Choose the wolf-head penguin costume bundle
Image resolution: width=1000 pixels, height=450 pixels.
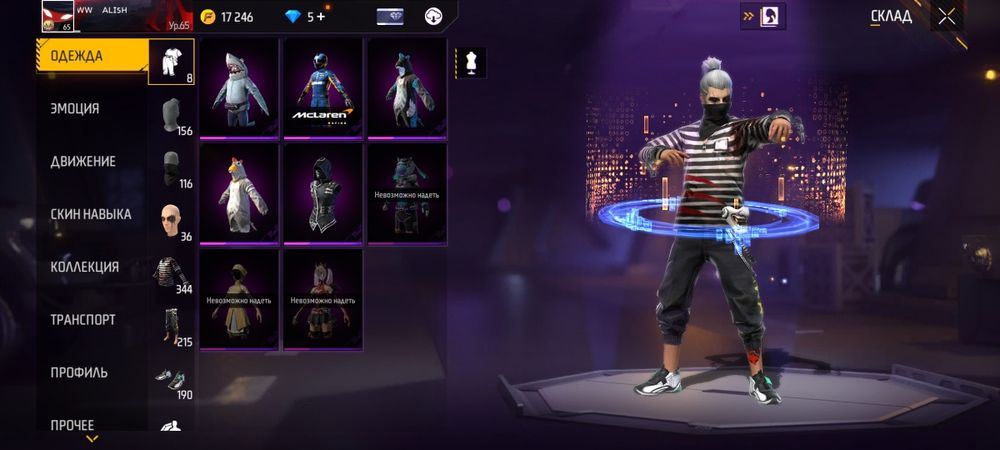406,88
